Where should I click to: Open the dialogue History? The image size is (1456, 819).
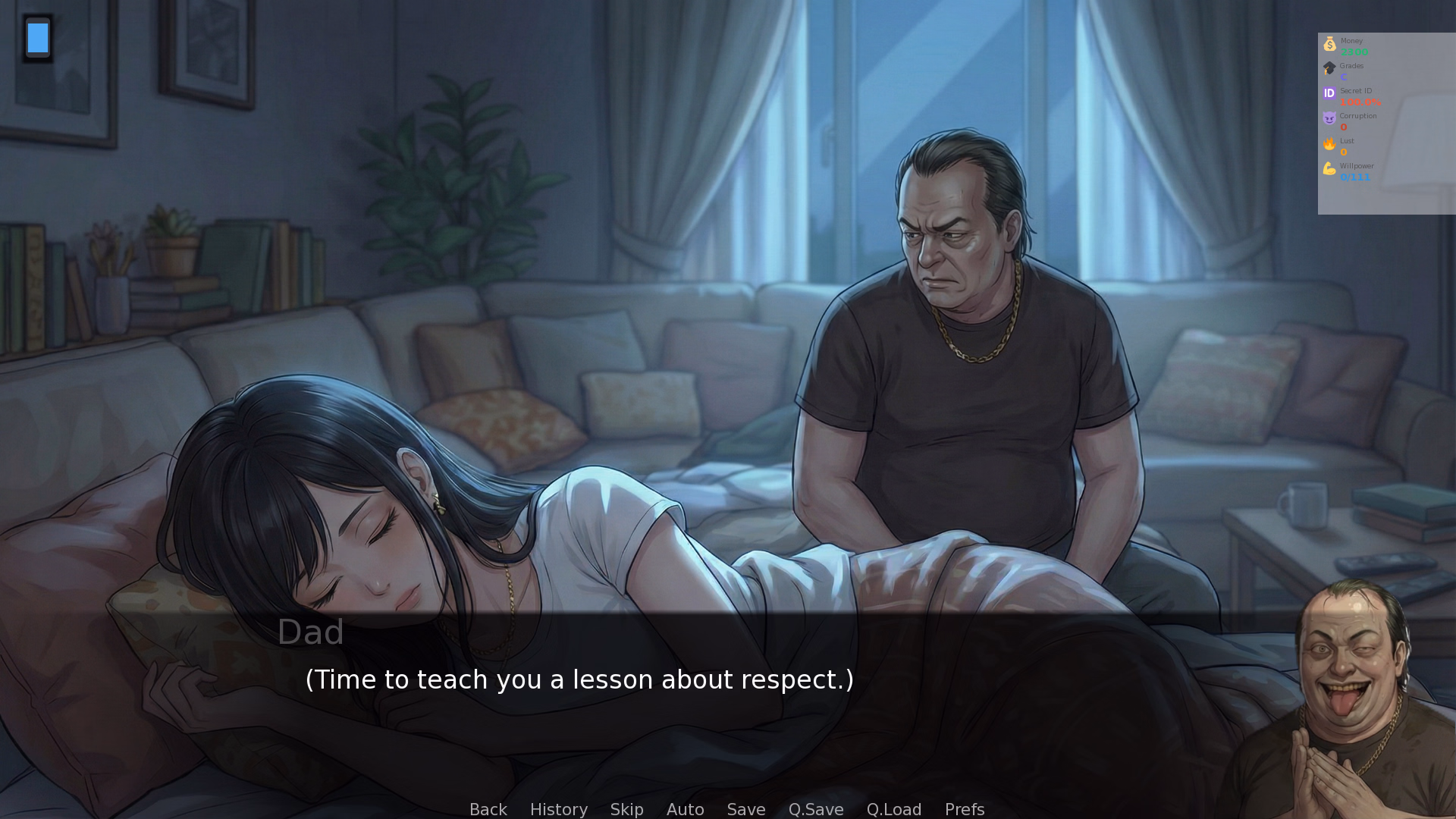(x=558, y=809)
